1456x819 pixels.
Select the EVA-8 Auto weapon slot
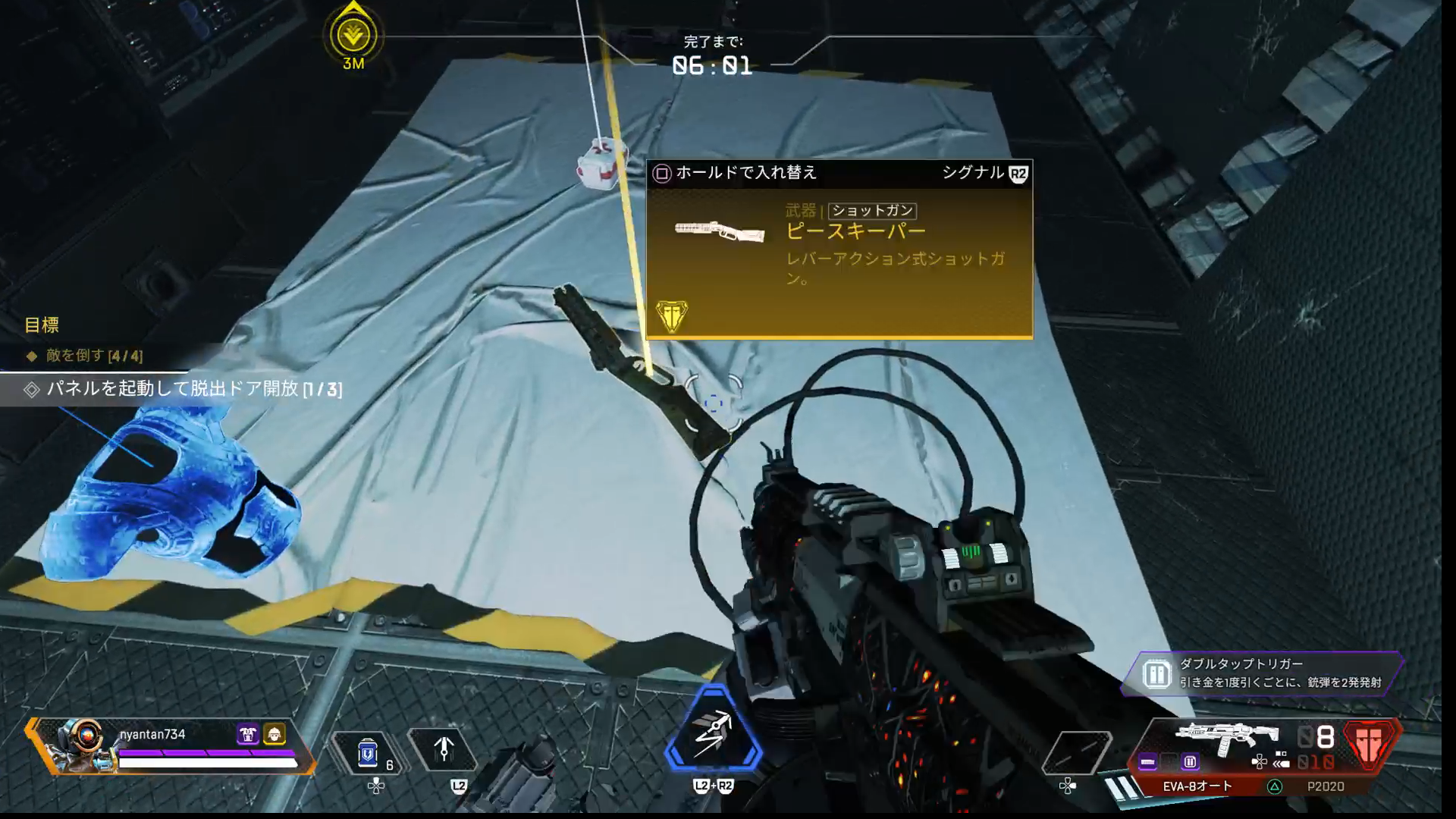click(1197, 786)
